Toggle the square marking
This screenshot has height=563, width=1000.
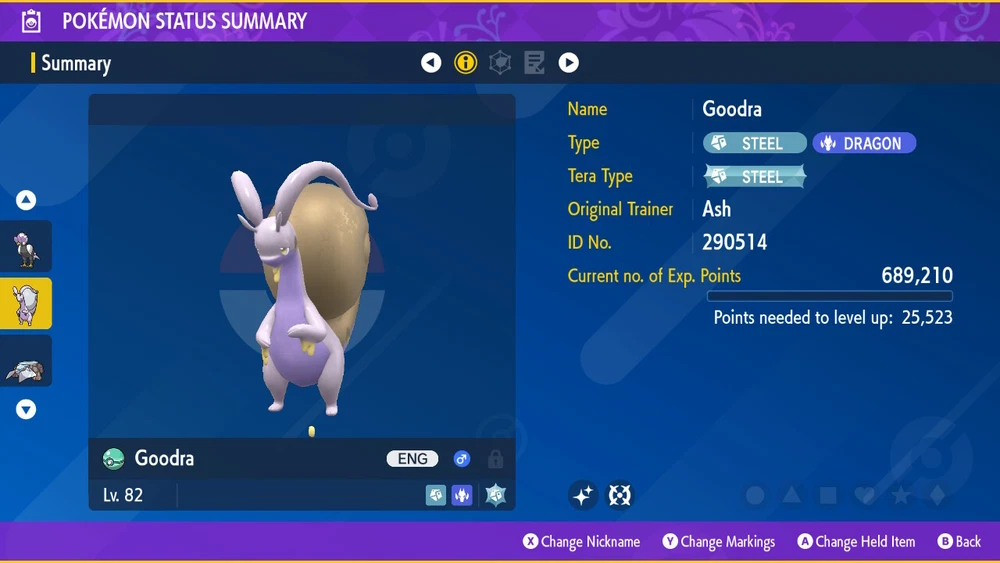pyautogui.click(x=828, y=495)
